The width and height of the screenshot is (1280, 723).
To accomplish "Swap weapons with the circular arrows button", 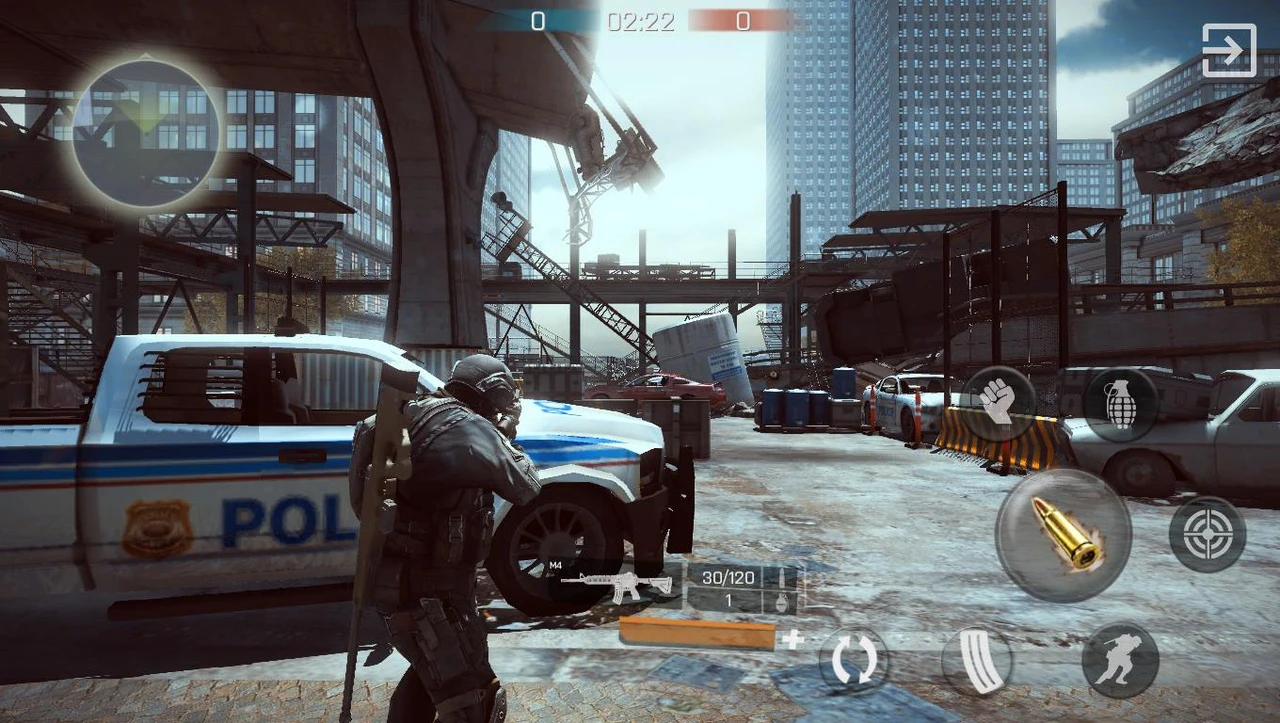I will 854,661.
